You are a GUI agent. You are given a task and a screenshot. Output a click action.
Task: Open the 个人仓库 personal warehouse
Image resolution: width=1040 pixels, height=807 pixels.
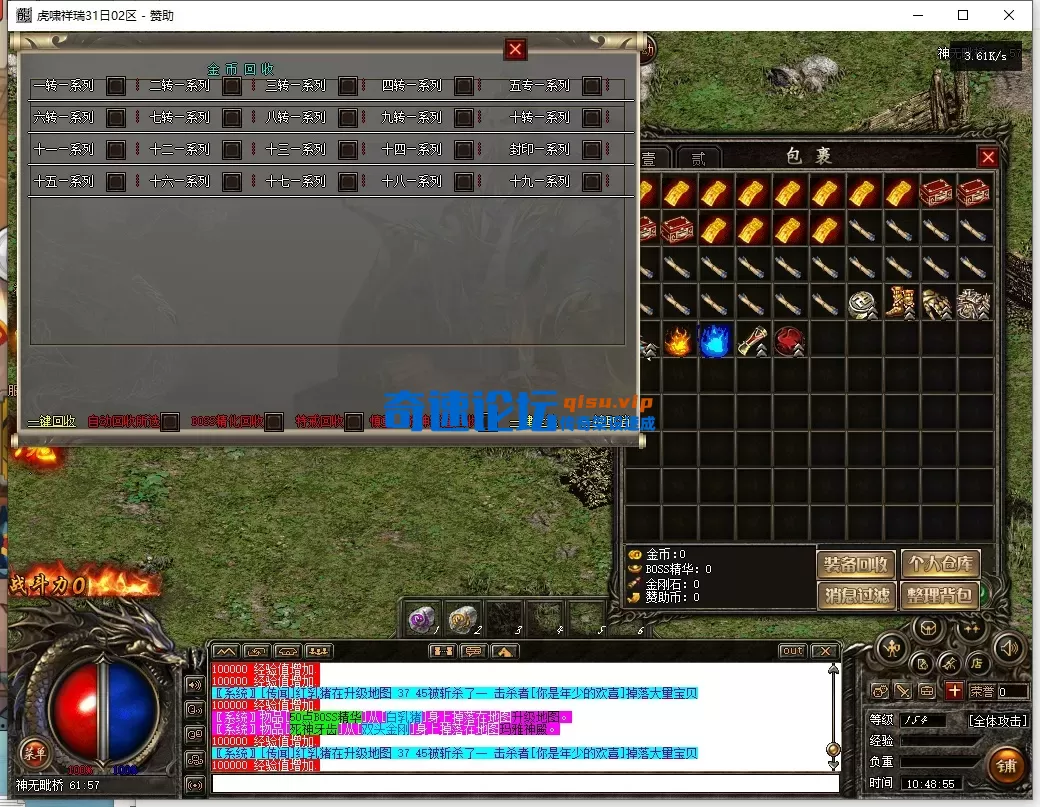click(940, 564)
